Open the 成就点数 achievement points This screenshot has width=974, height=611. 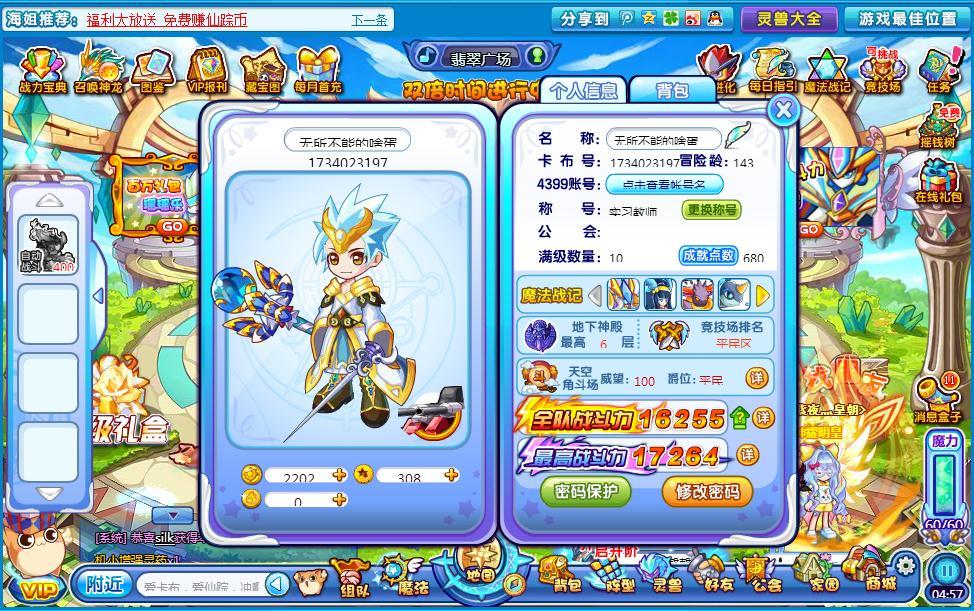click(709, 255)
